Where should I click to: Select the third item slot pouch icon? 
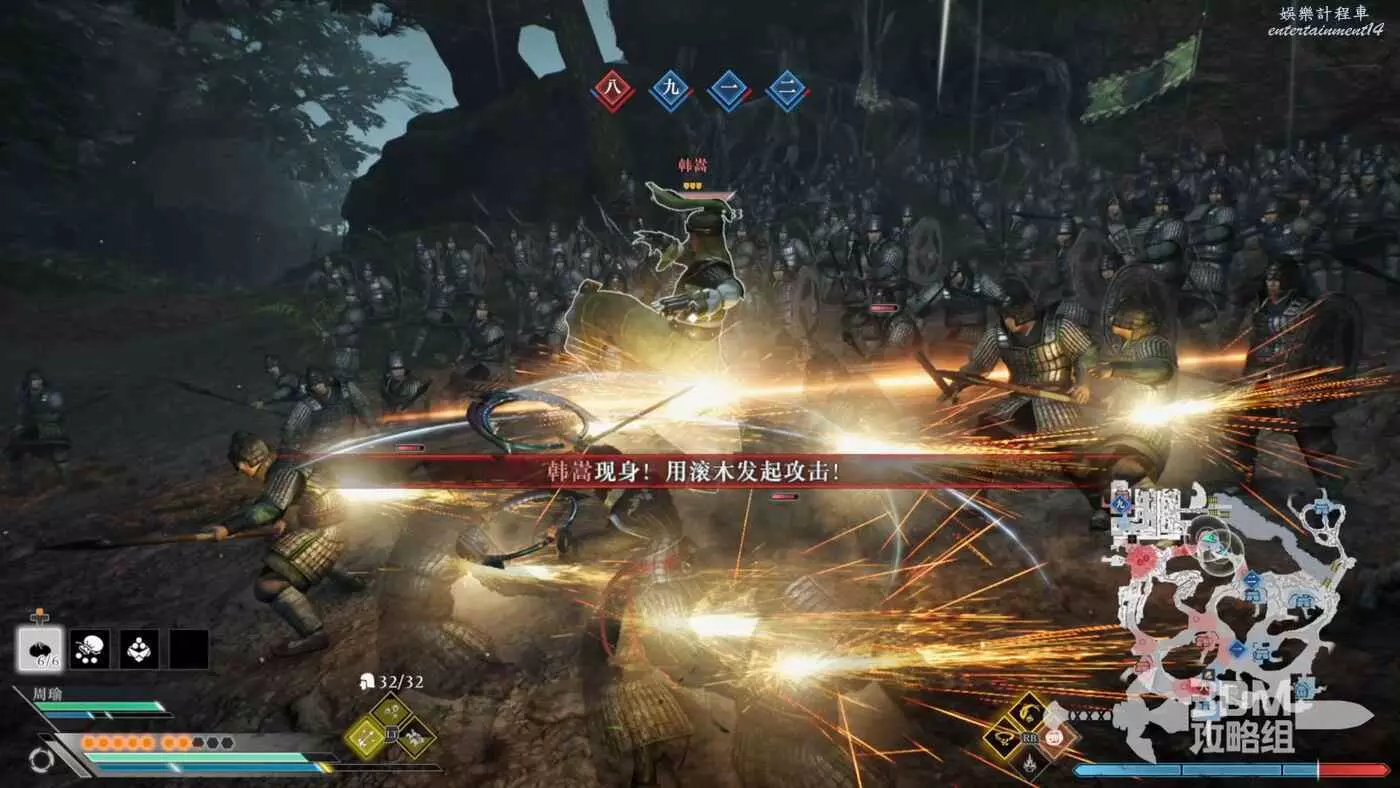tap(139, 649)
